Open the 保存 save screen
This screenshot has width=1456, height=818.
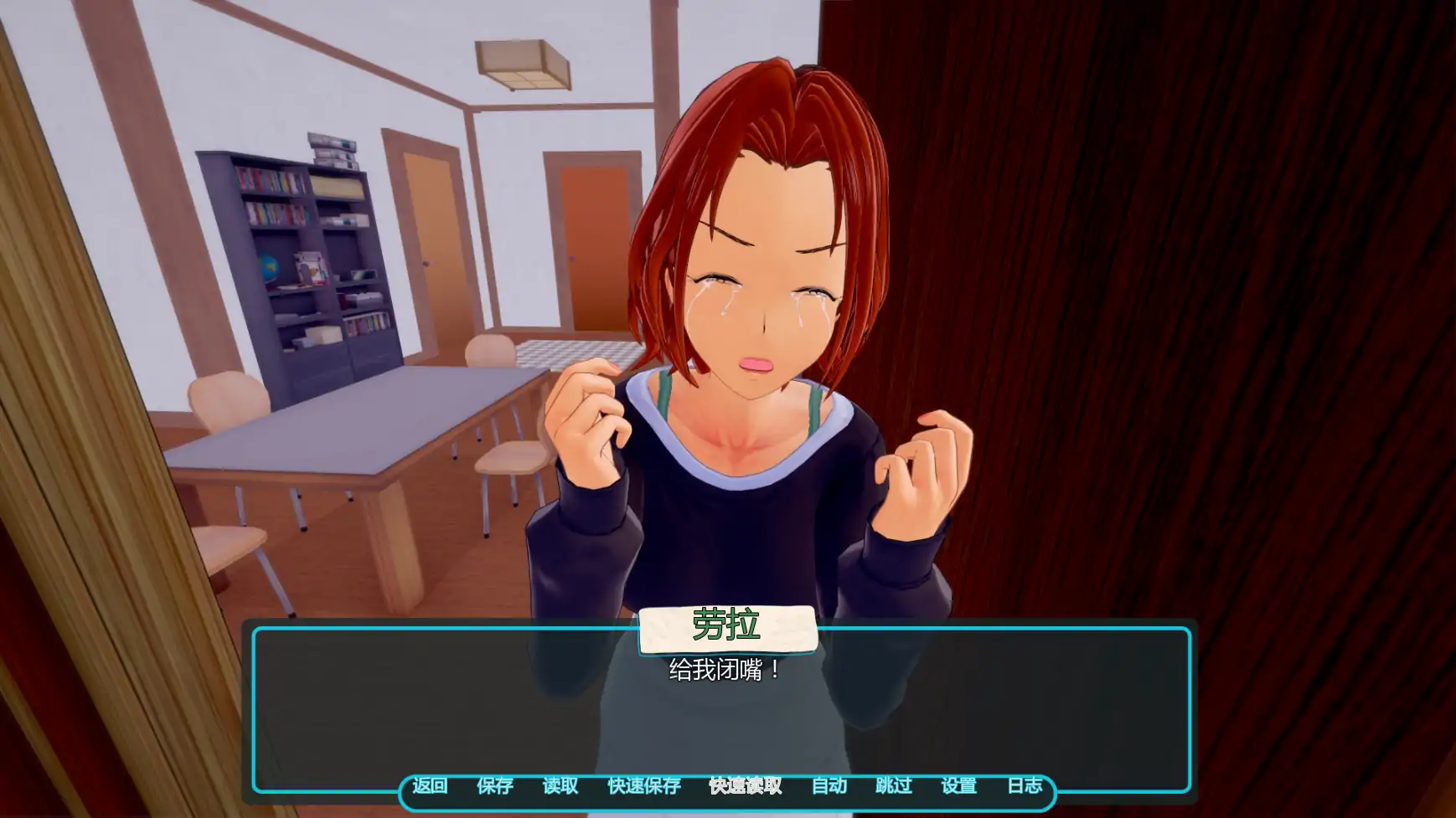click(x=495, y=786)
